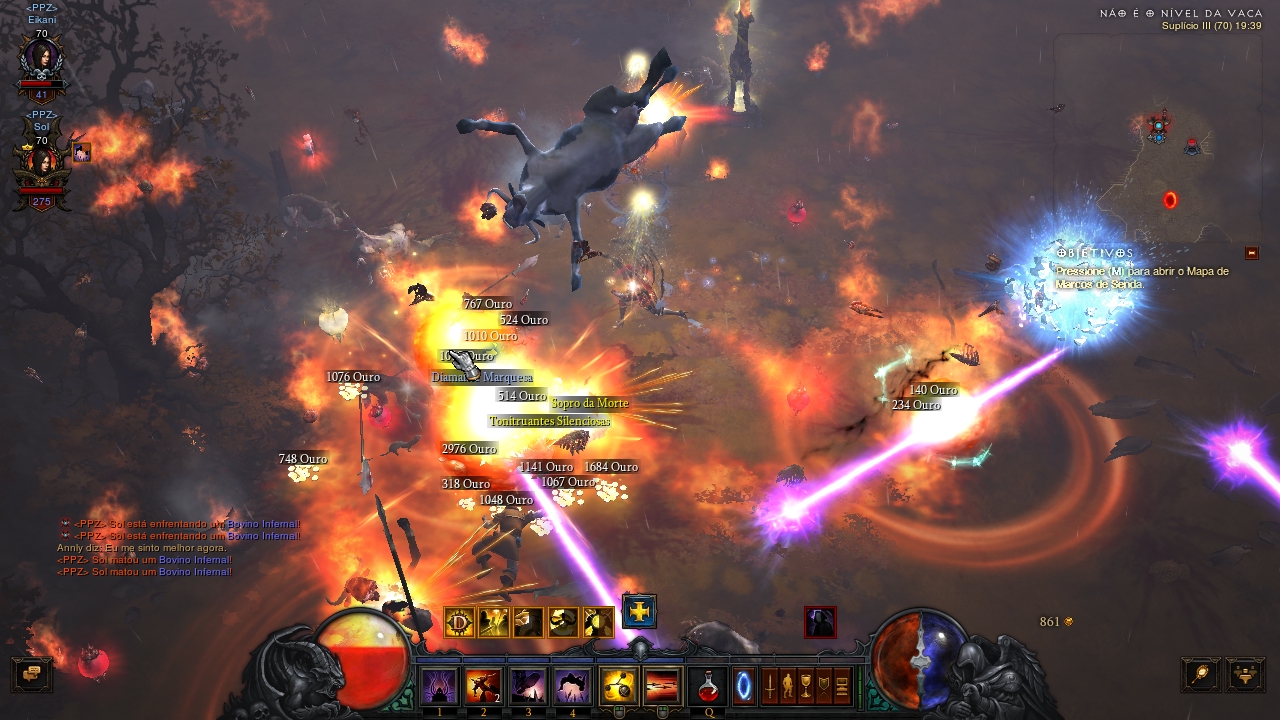Collapse the Objetivos tracker panel
Screen dimensions: 1280x720
point(1251,253)
